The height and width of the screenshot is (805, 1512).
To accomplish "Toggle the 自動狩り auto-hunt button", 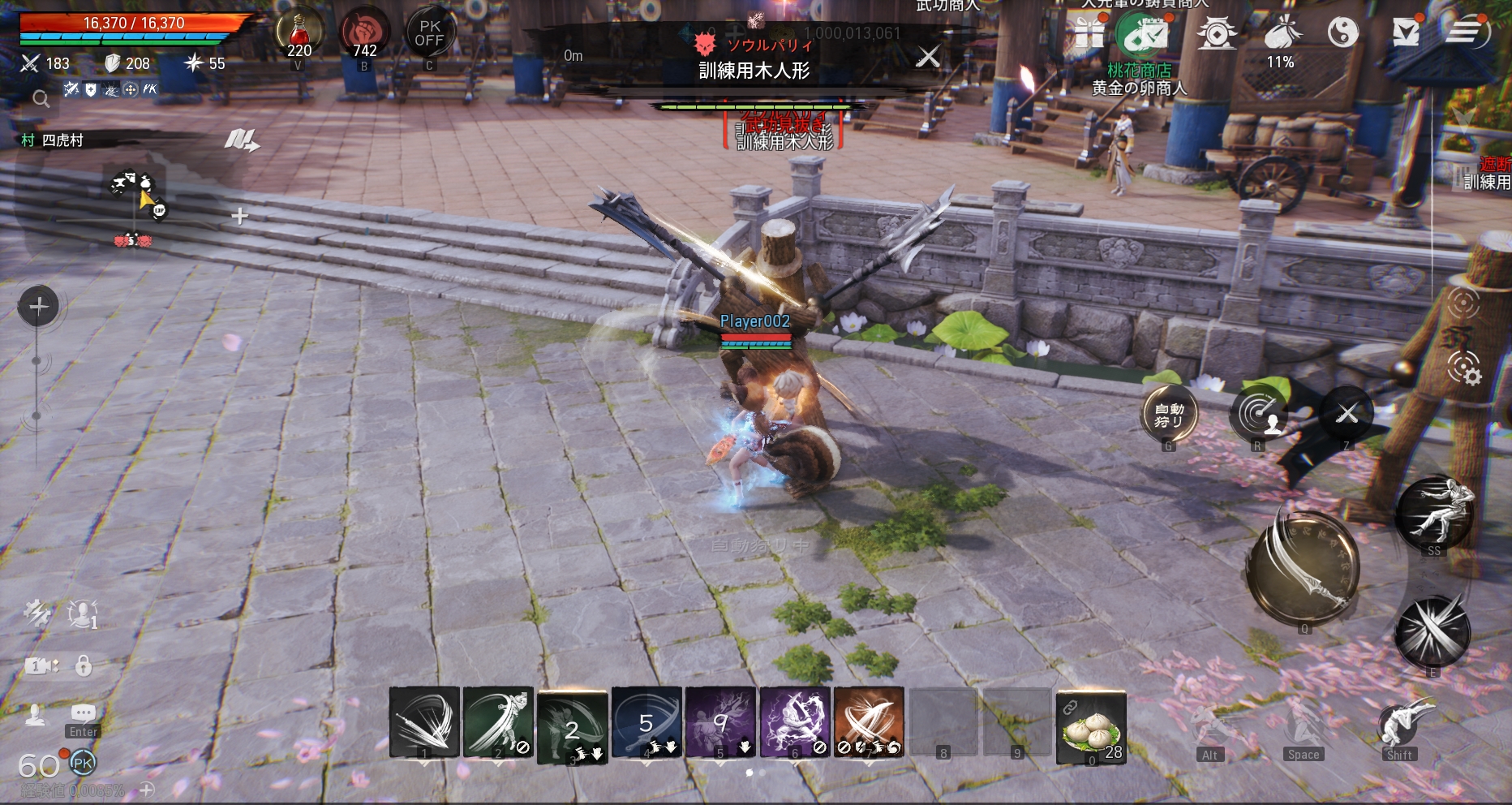I will [x=1169, y=415].
